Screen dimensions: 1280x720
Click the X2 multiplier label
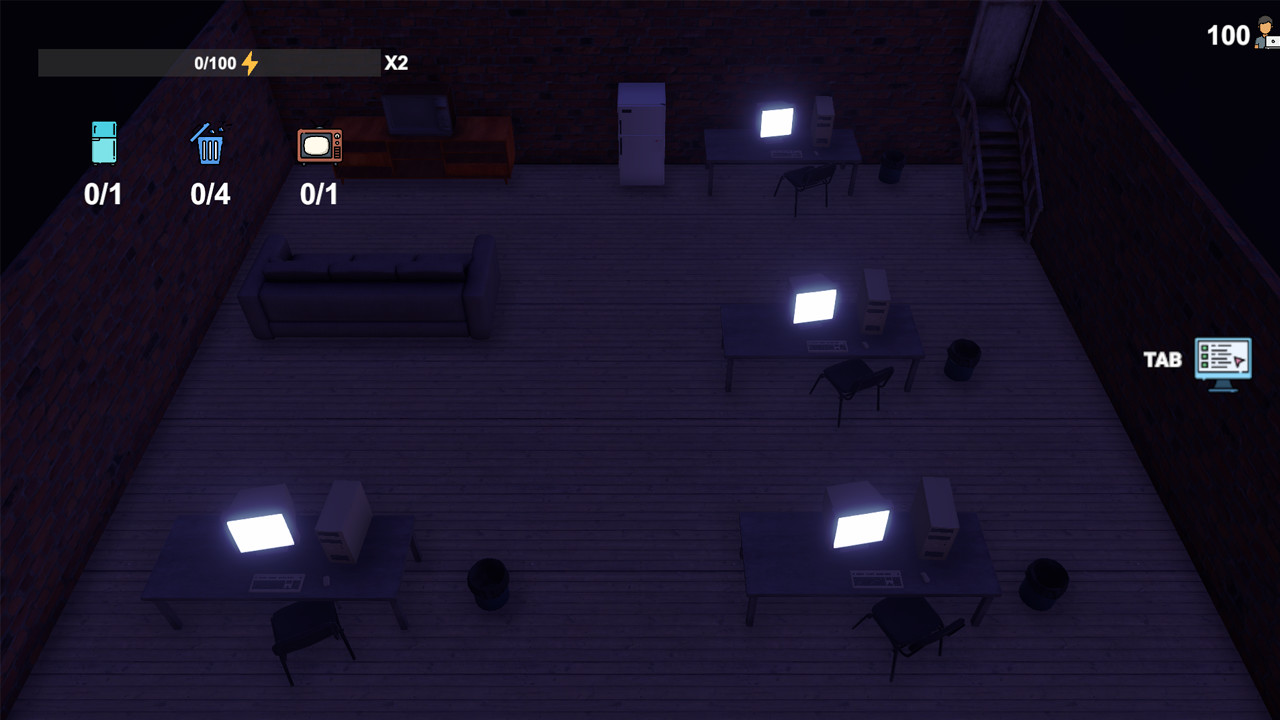tap(397, 62)
